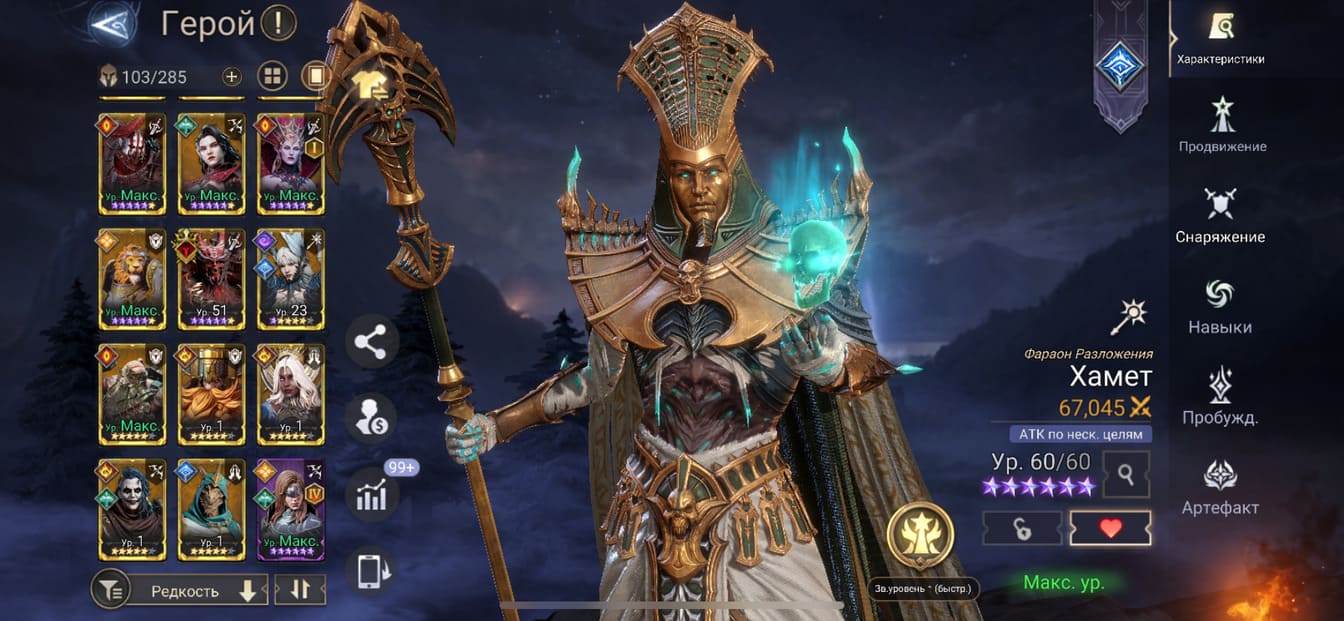
Task: Change hero skin with shirt icon
Action: coord(373,87)
